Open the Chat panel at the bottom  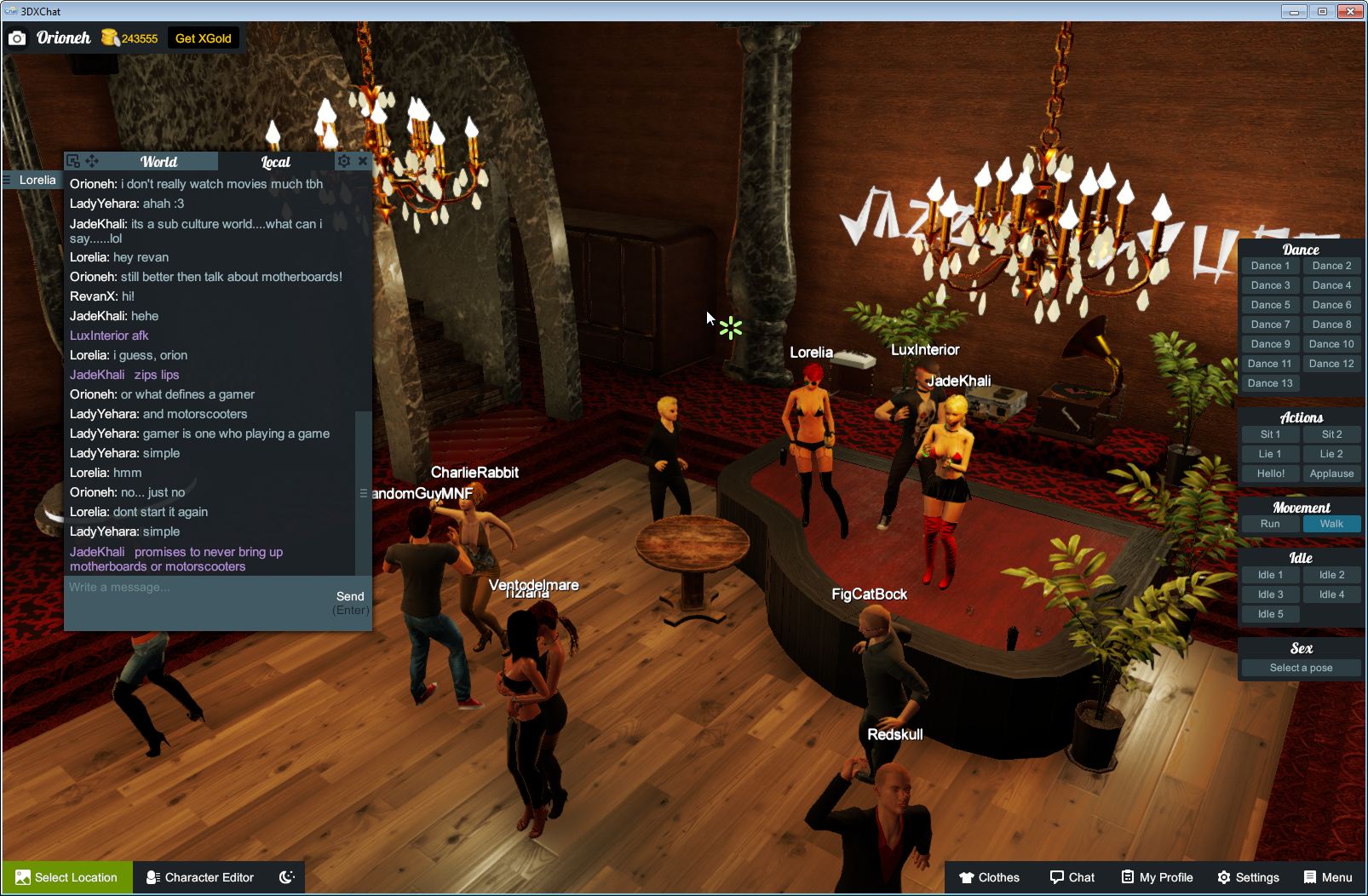coord(1072,877)
